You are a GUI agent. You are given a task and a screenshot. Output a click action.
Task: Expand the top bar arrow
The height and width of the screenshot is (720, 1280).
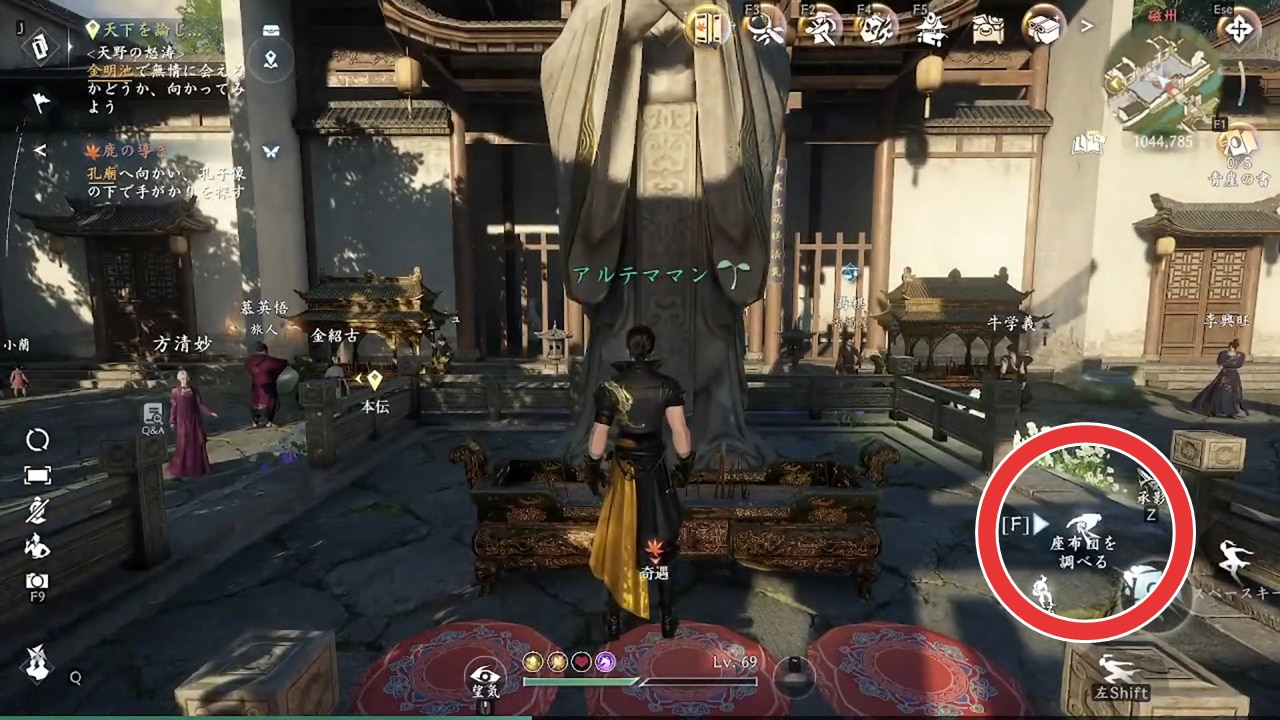[1087, 25]
